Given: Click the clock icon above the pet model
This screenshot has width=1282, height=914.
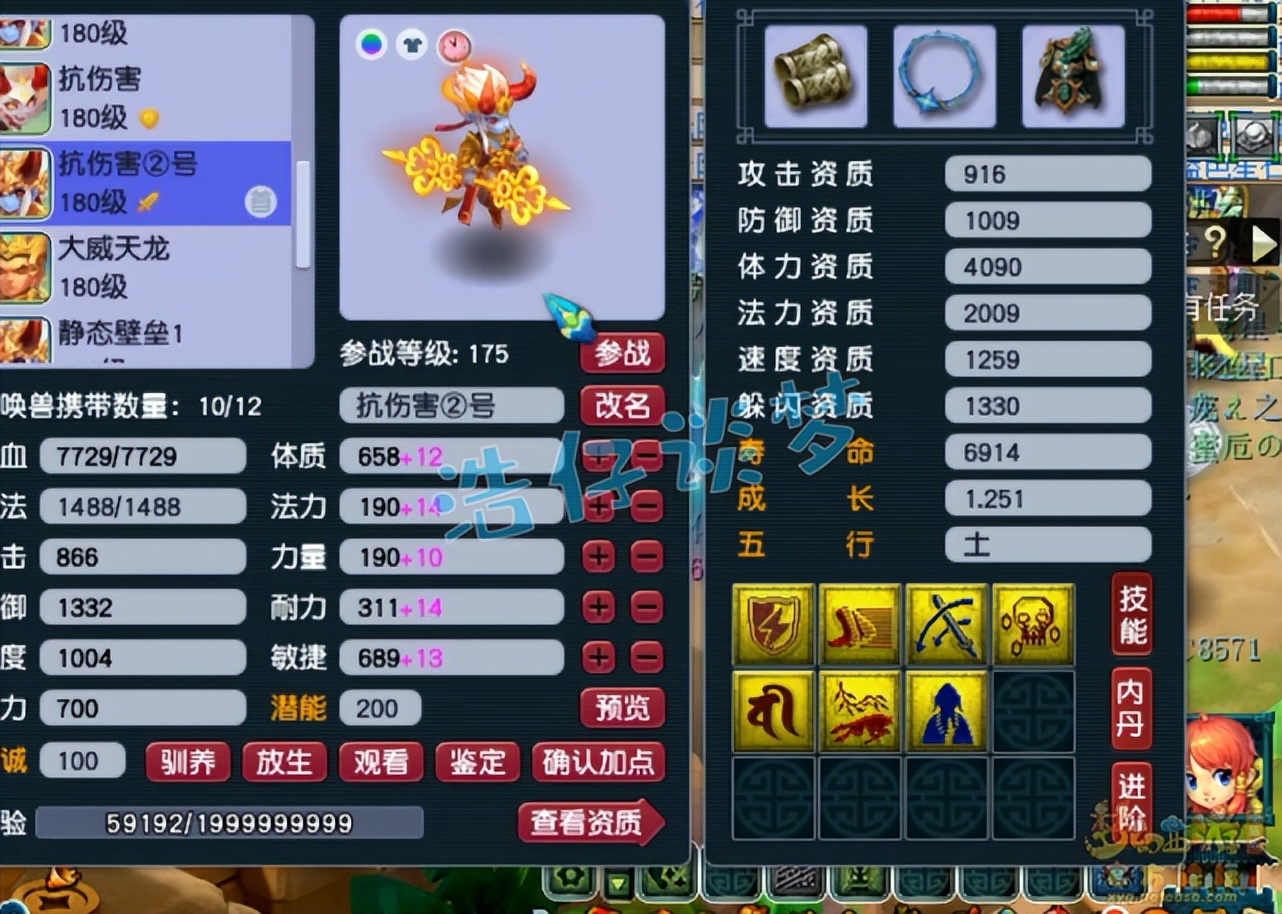Looking at the screenshot, I should click(455, 45).
